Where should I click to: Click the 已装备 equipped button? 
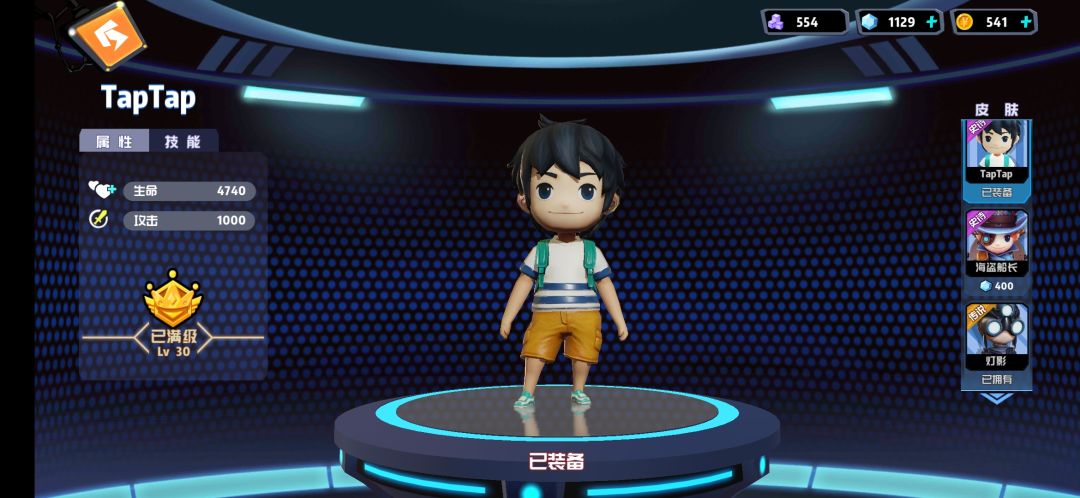(x=556, y=461)
